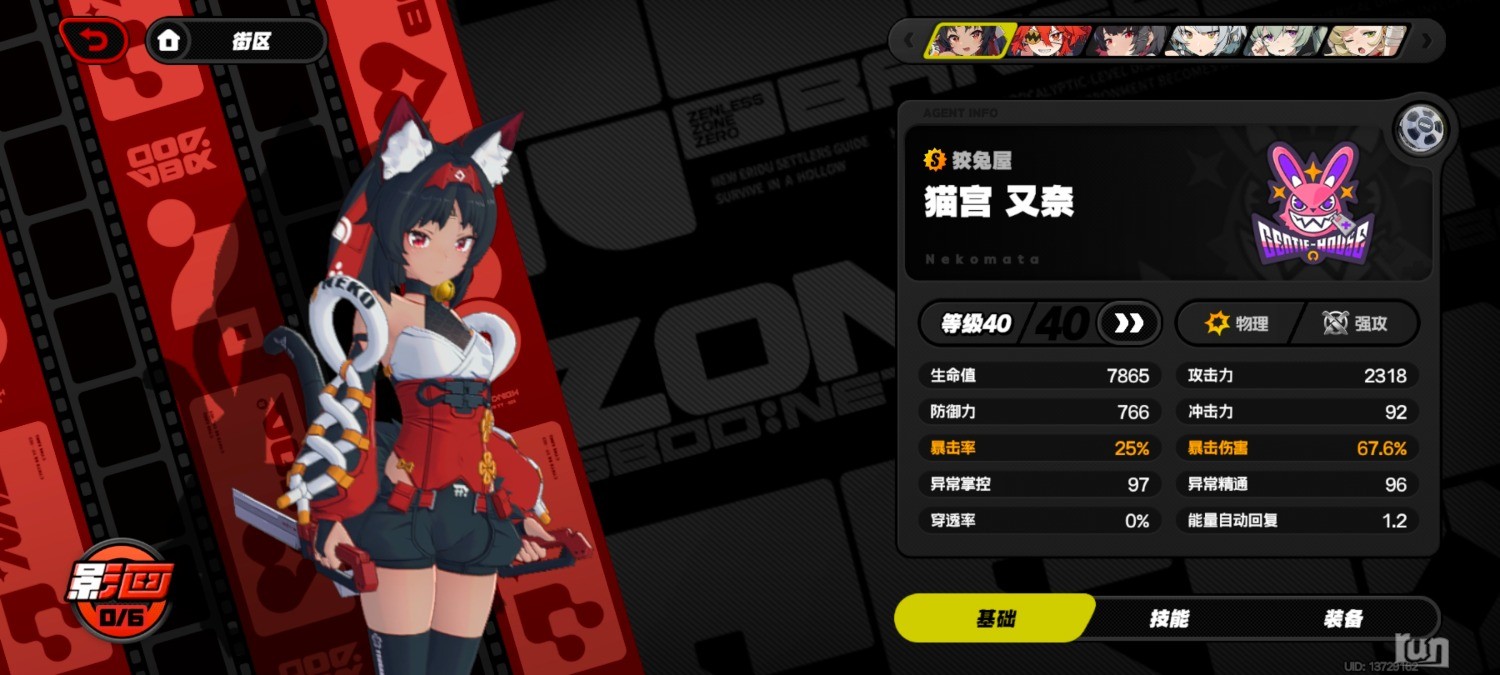Switch to the 技能 skills tab
The width and height of the screenshot is (1500, 675).
click(1168, 619)
